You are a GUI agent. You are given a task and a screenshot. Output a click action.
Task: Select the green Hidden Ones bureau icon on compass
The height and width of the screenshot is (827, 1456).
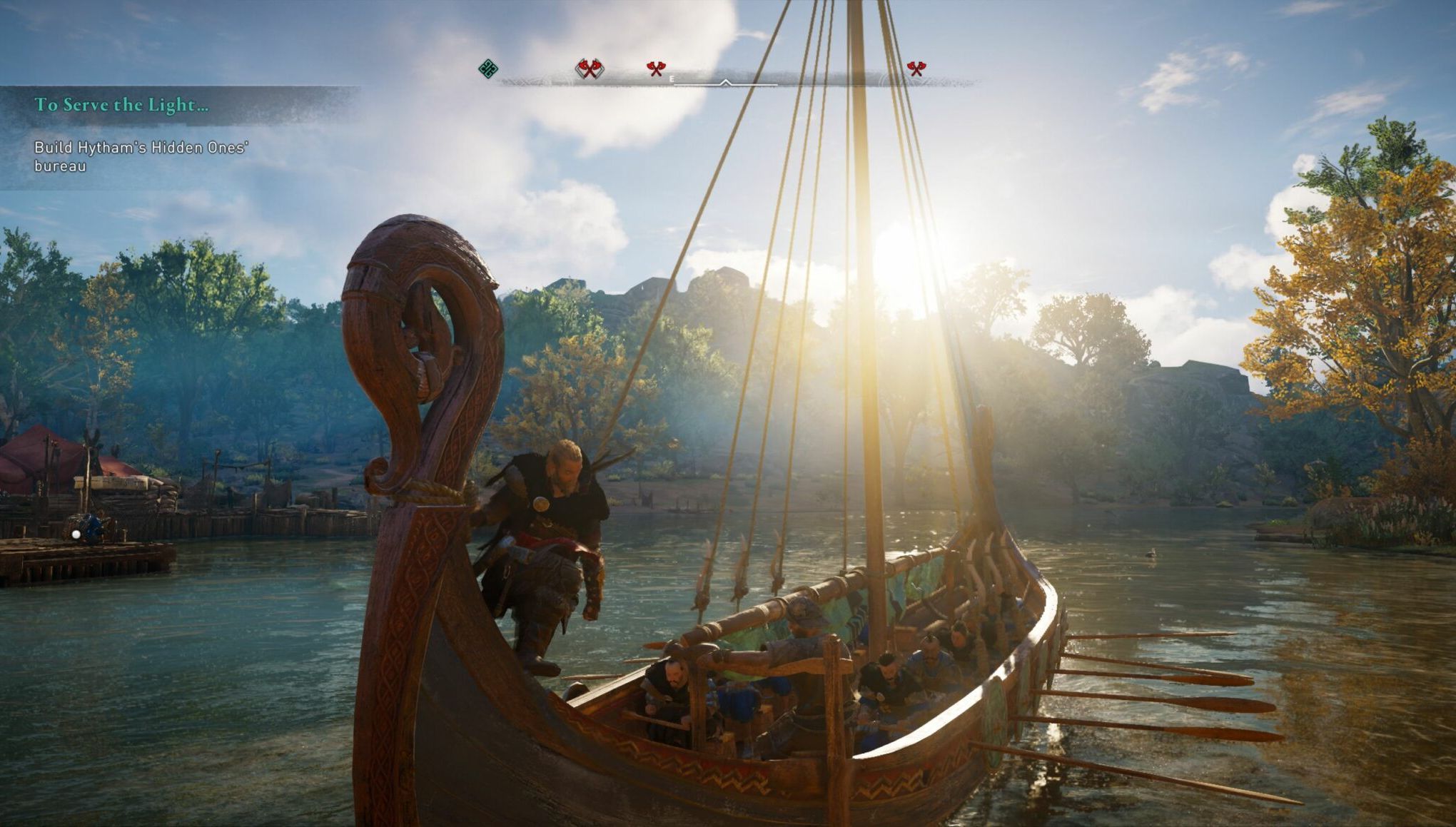coord(487,68)
